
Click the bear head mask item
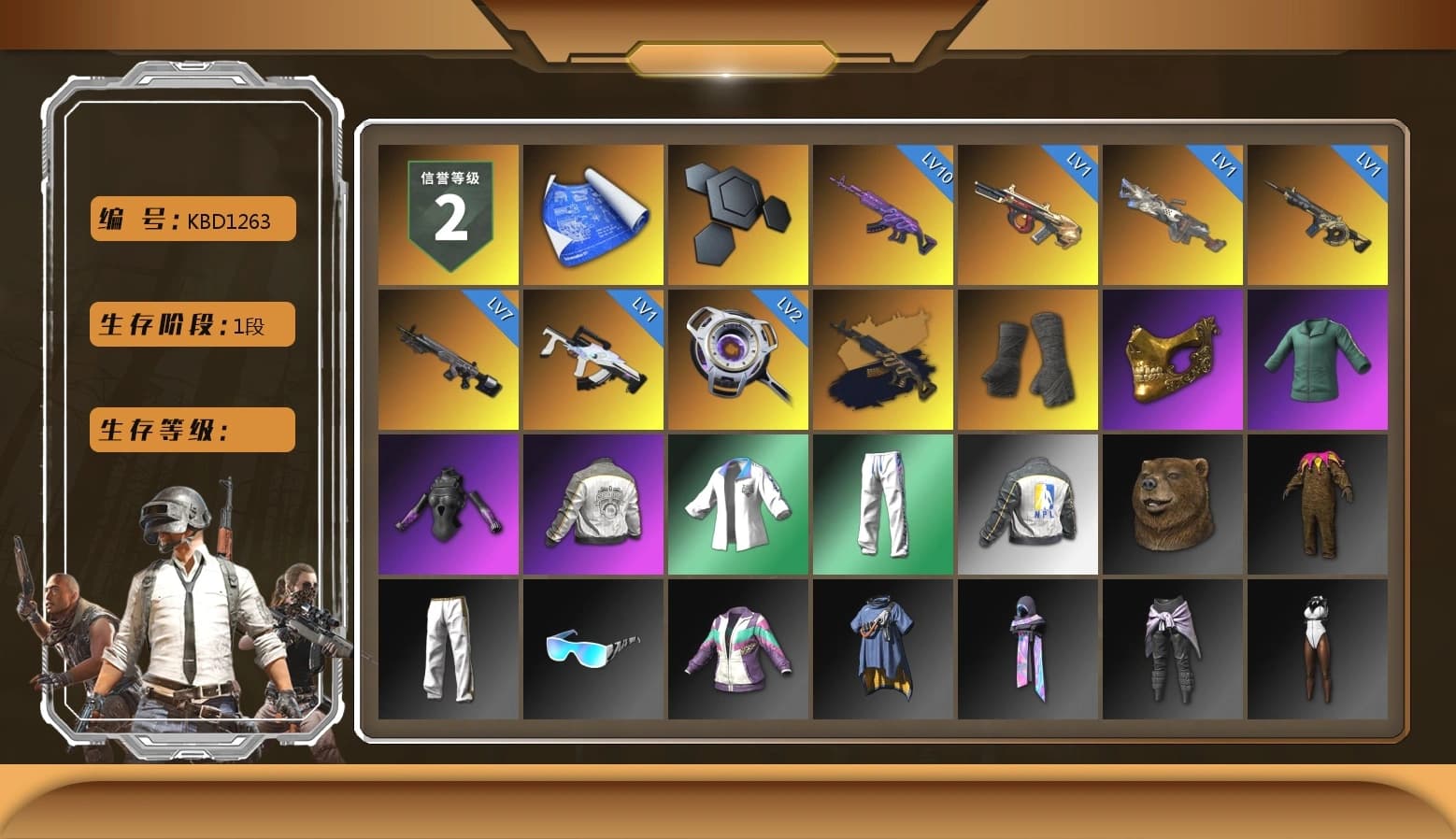pyautogui.click(x=1174, y=503)
